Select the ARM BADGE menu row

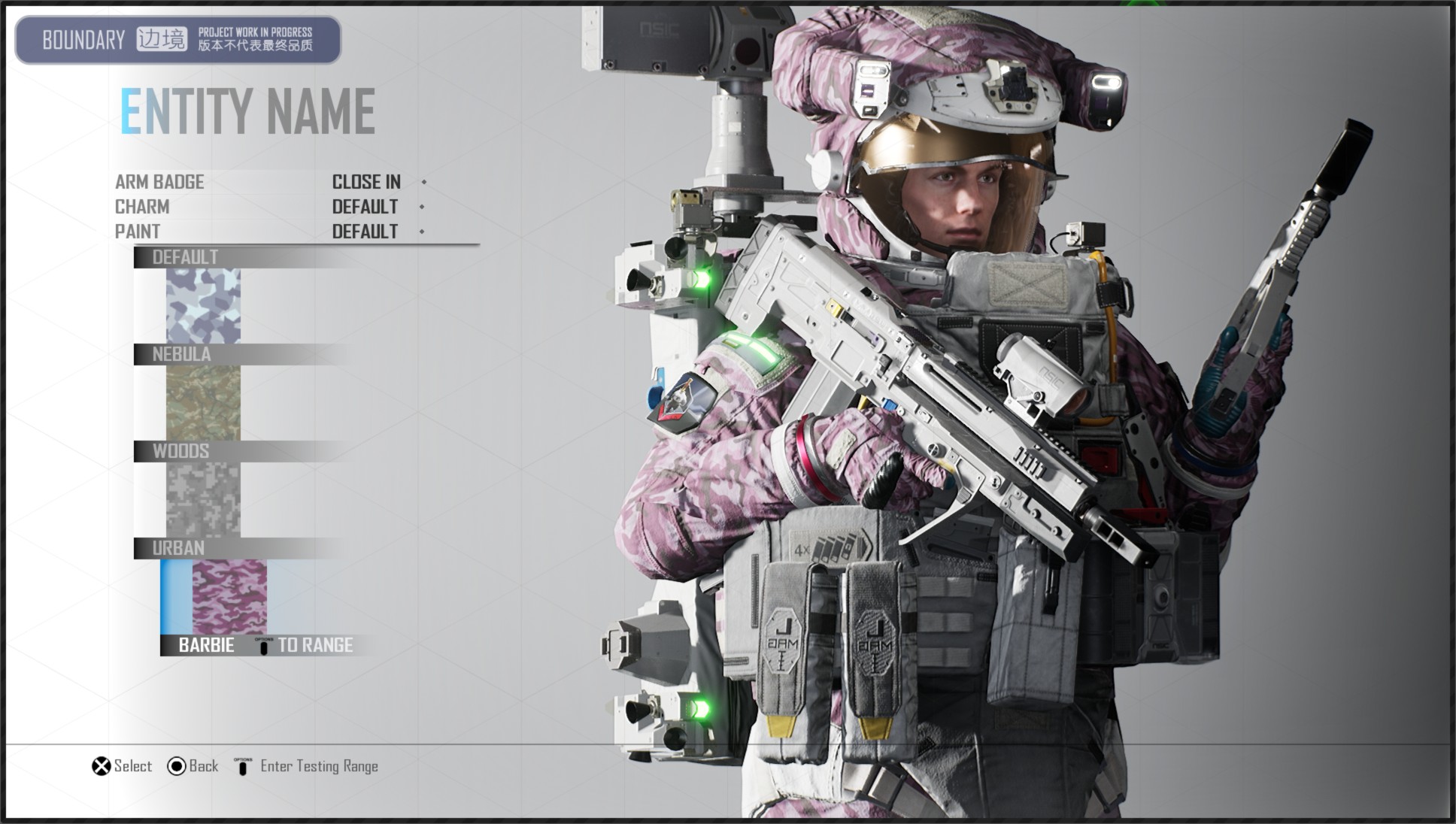click(x=159, y=181)
